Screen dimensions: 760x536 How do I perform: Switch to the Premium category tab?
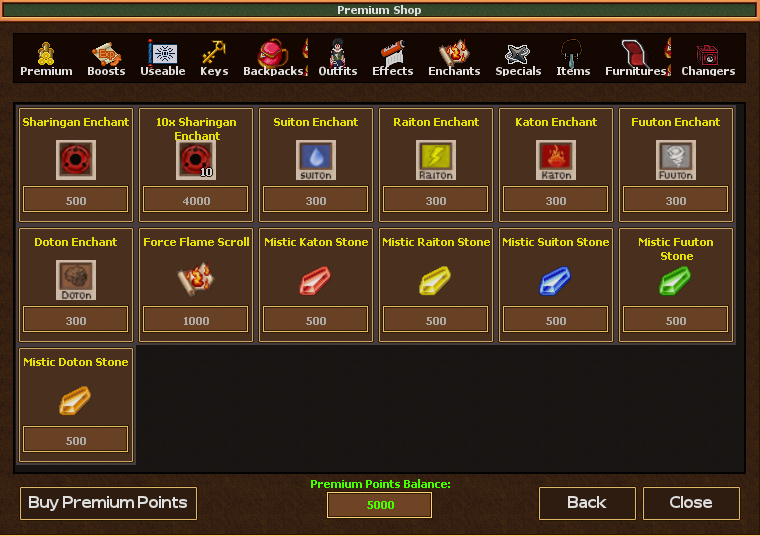[x=46, y=59]
